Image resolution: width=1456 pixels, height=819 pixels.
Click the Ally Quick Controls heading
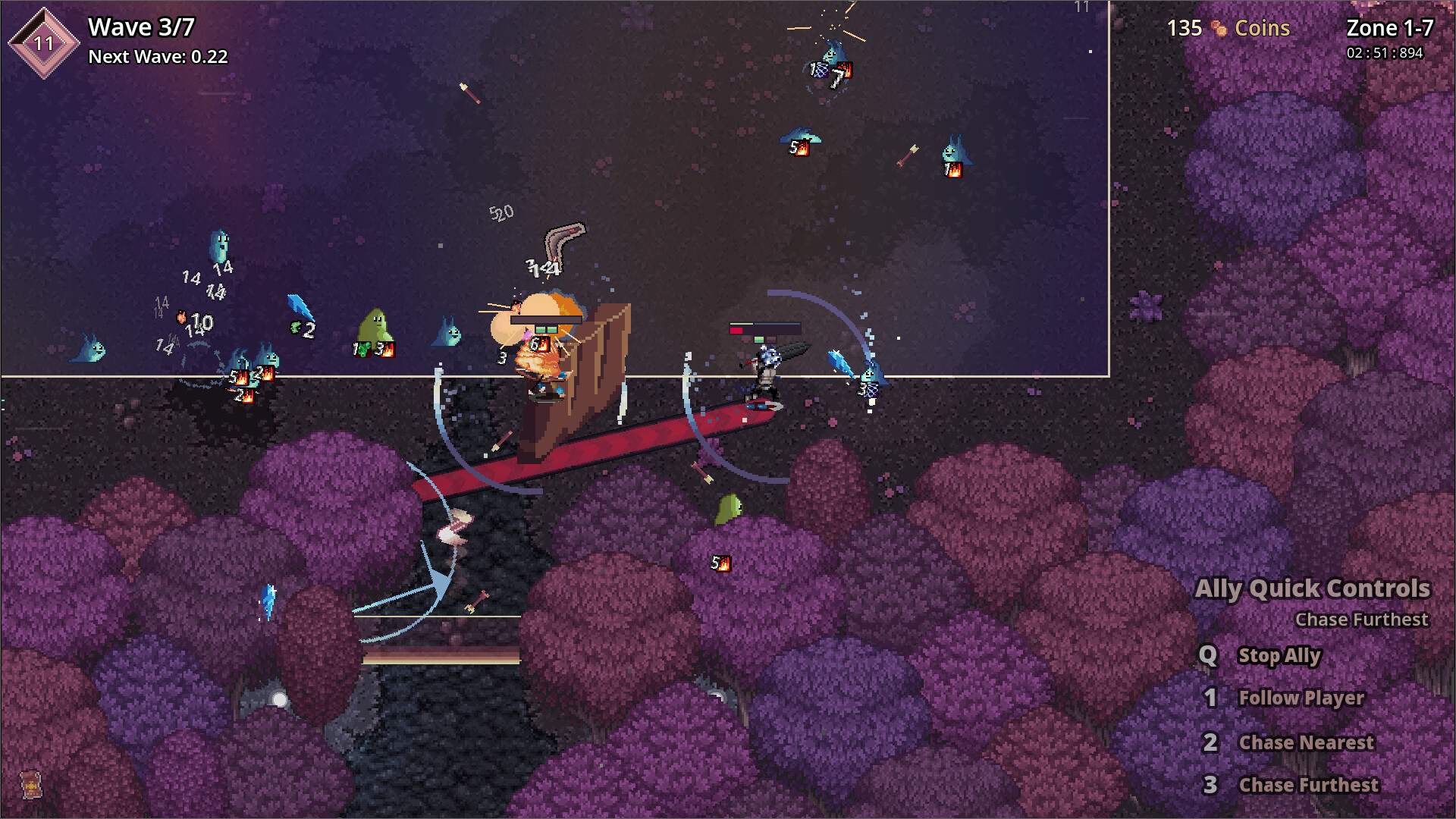coord(1314,588)
